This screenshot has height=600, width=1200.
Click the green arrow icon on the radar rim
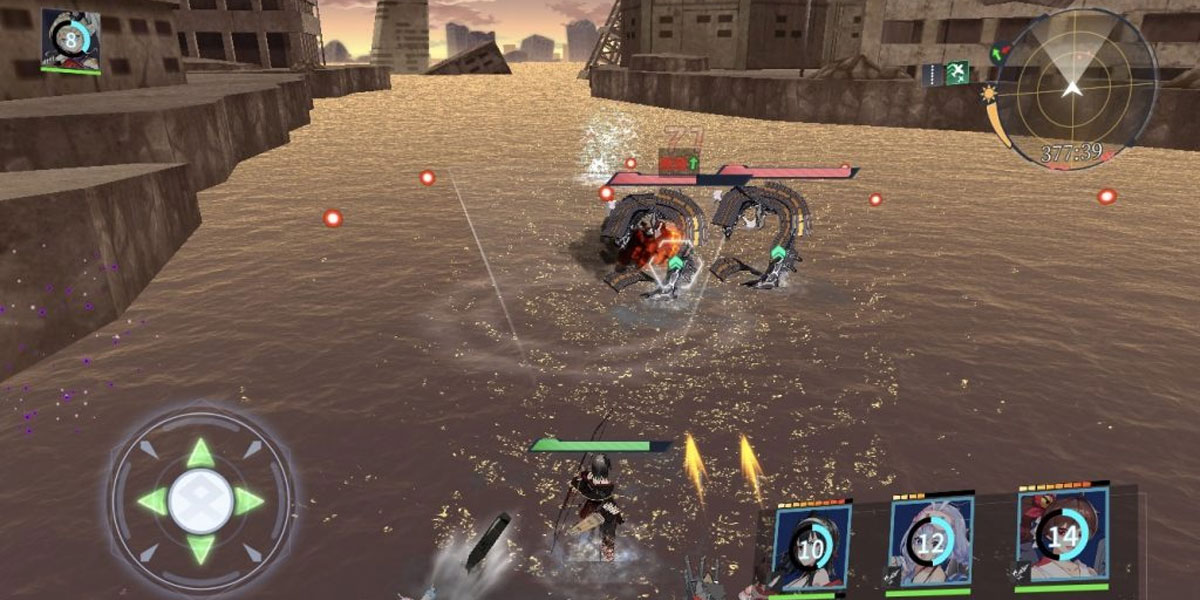point(997,52)
